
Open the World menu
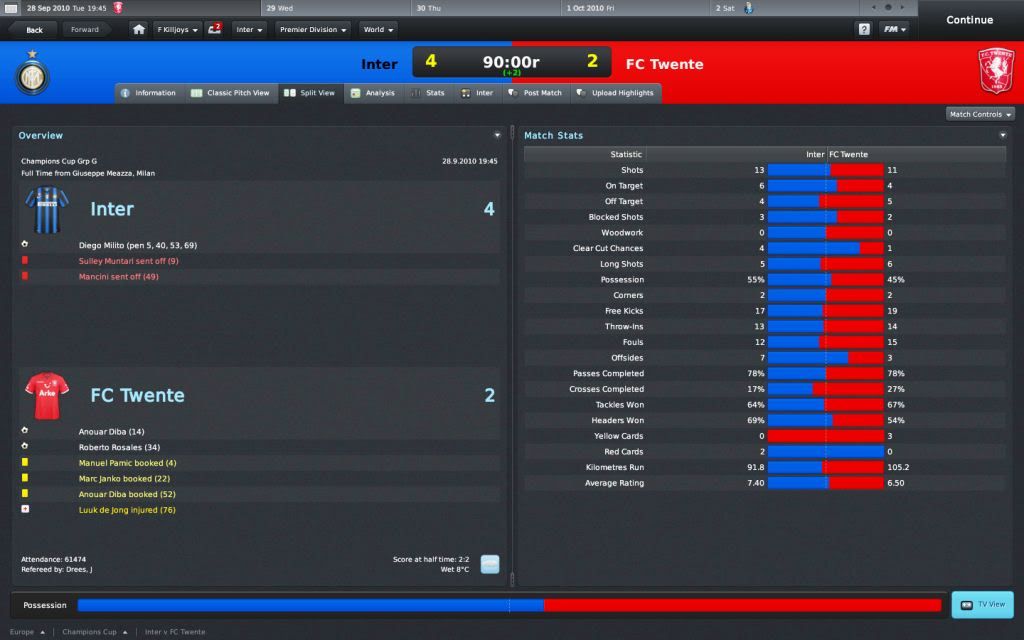point(378,30)
